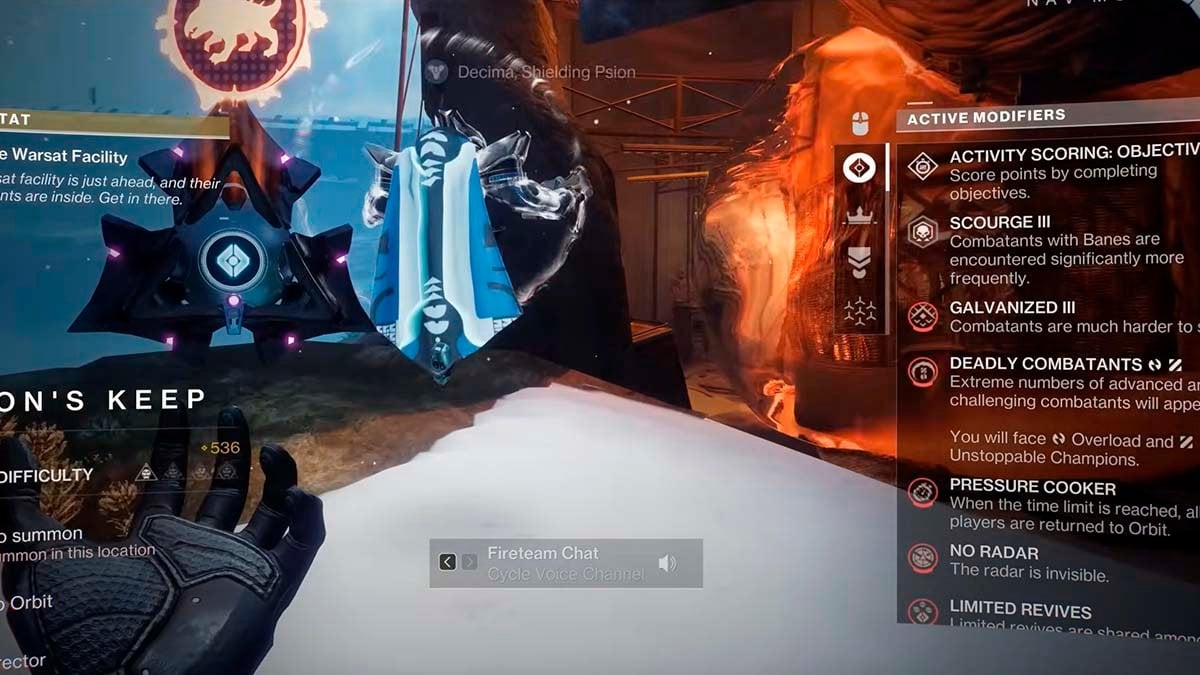Switch to the crown icon tab
Viewport: 1200px width, 675px height.
(859, 215)
